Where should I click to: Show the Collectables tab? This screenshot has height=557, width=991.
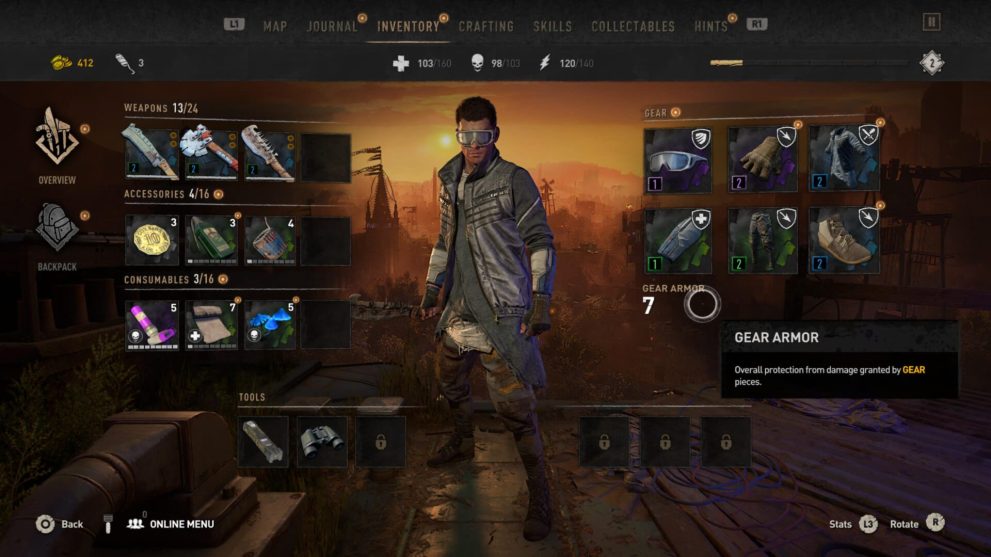coord(633,26)
